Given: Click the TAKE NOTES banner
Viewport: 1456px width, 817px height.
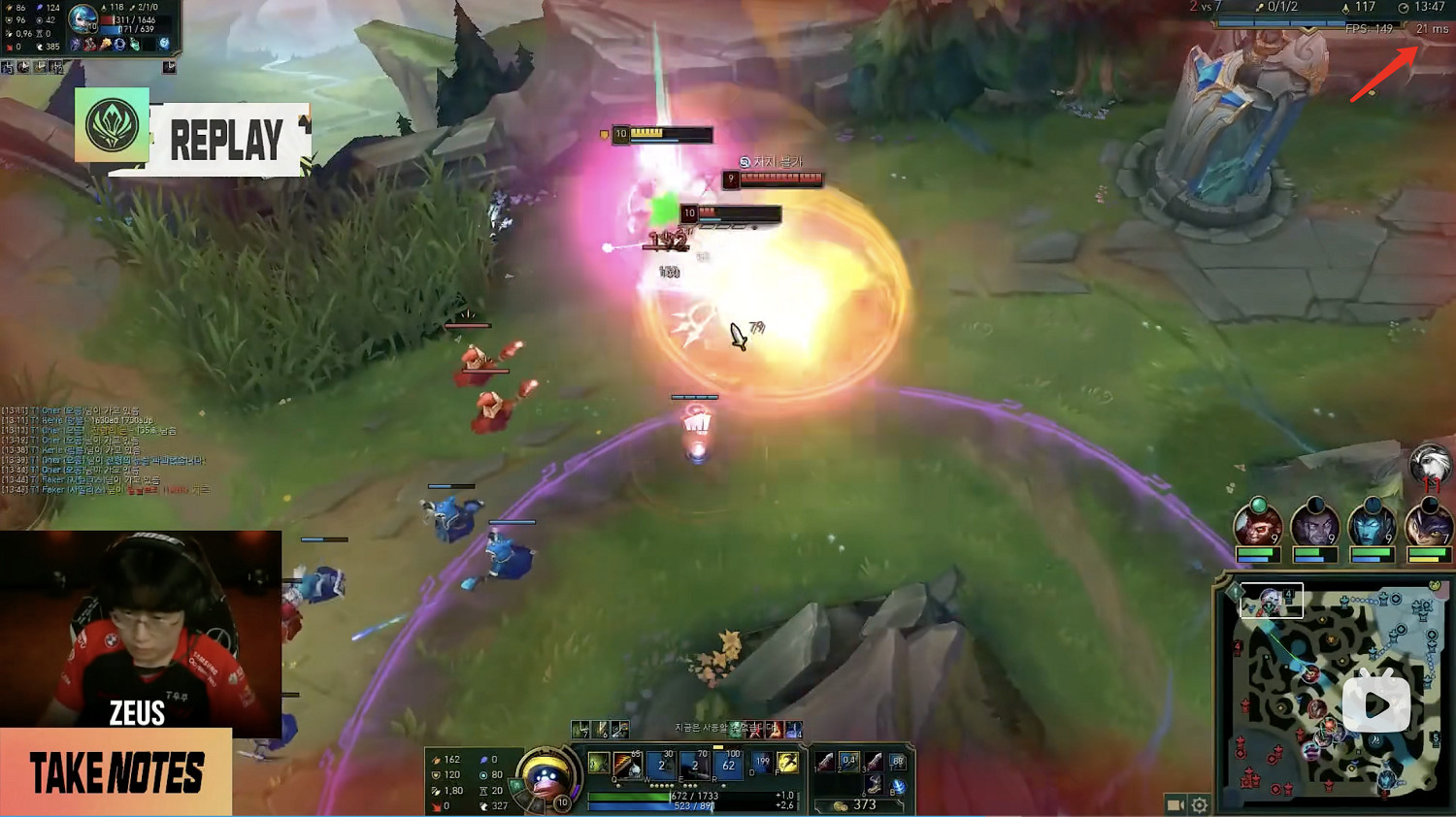Looking at the screenshot, I should click(x=116, y=773).
